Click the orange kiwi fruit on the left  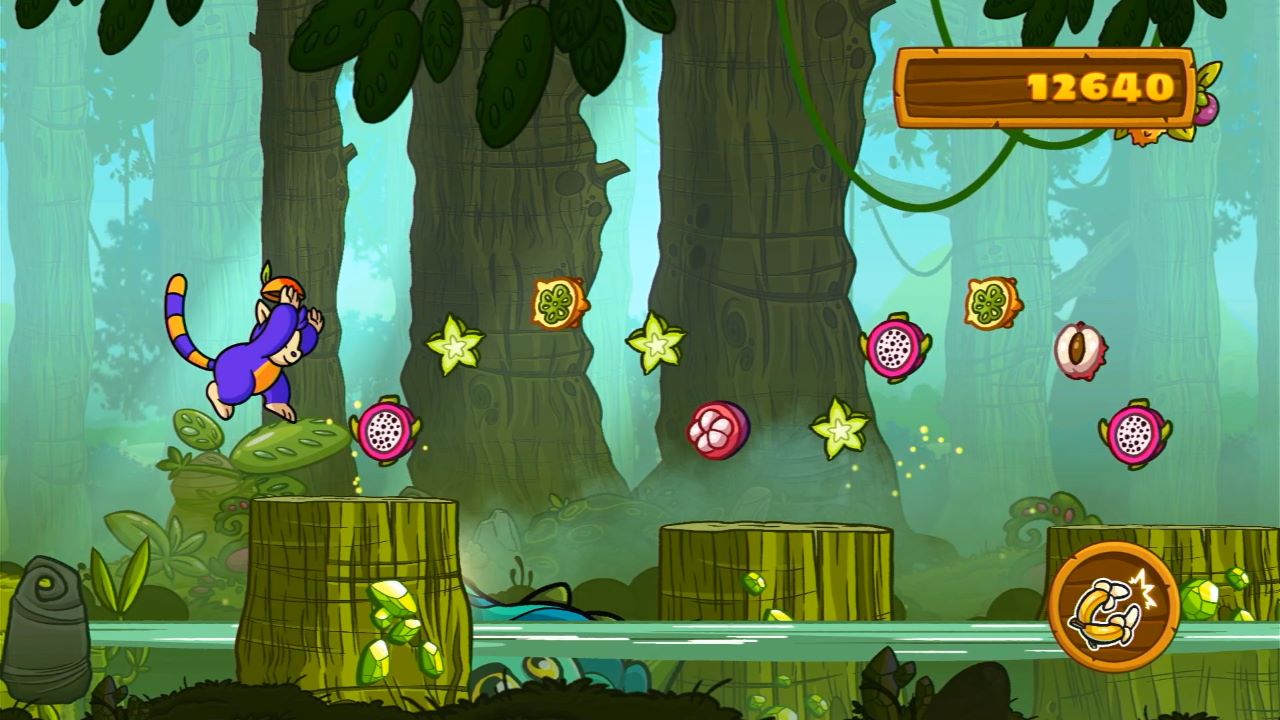pos(553,300)
